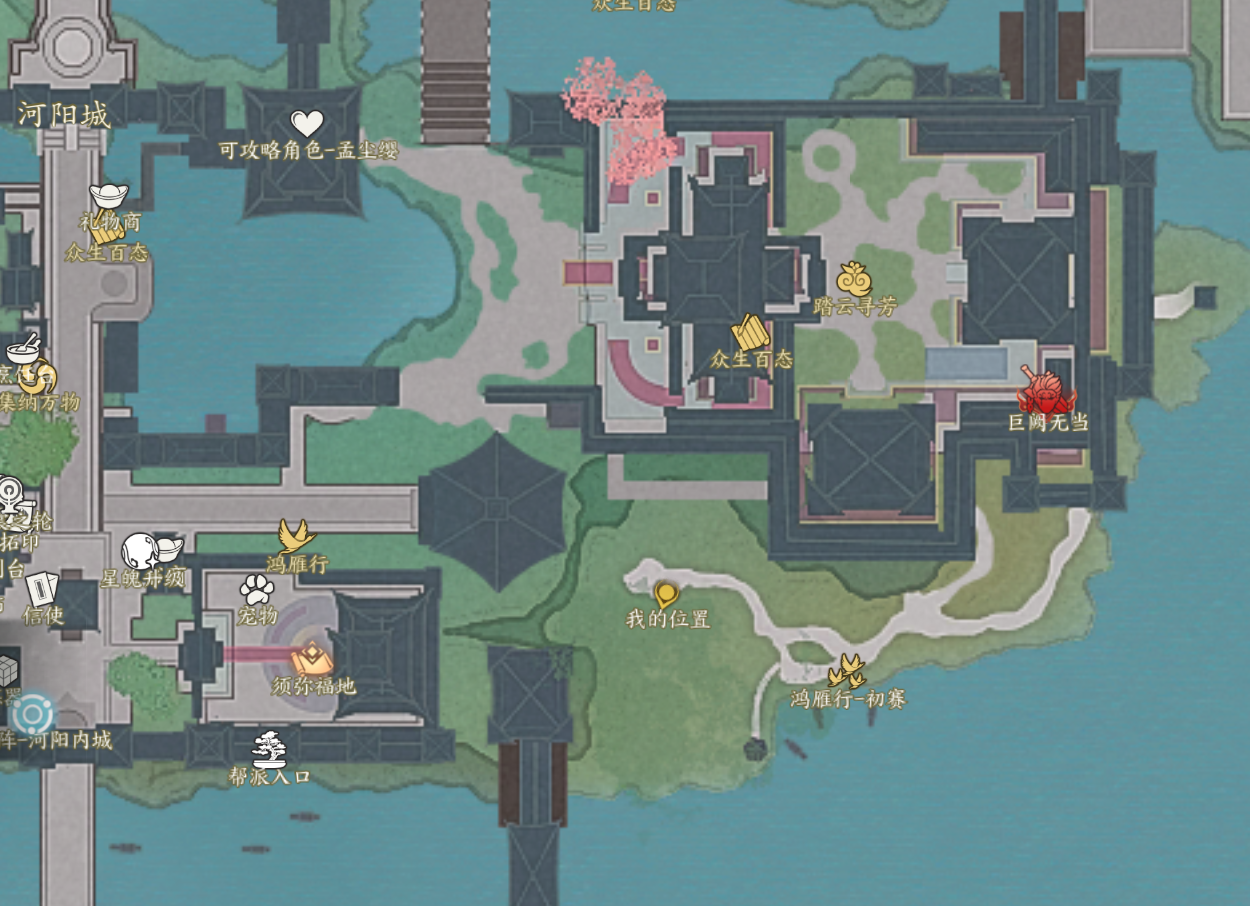This screenshot has height=906, width=1250.
Task: Select the 帮派入口 bonsai tree marker
Action: tap(268, 749)
